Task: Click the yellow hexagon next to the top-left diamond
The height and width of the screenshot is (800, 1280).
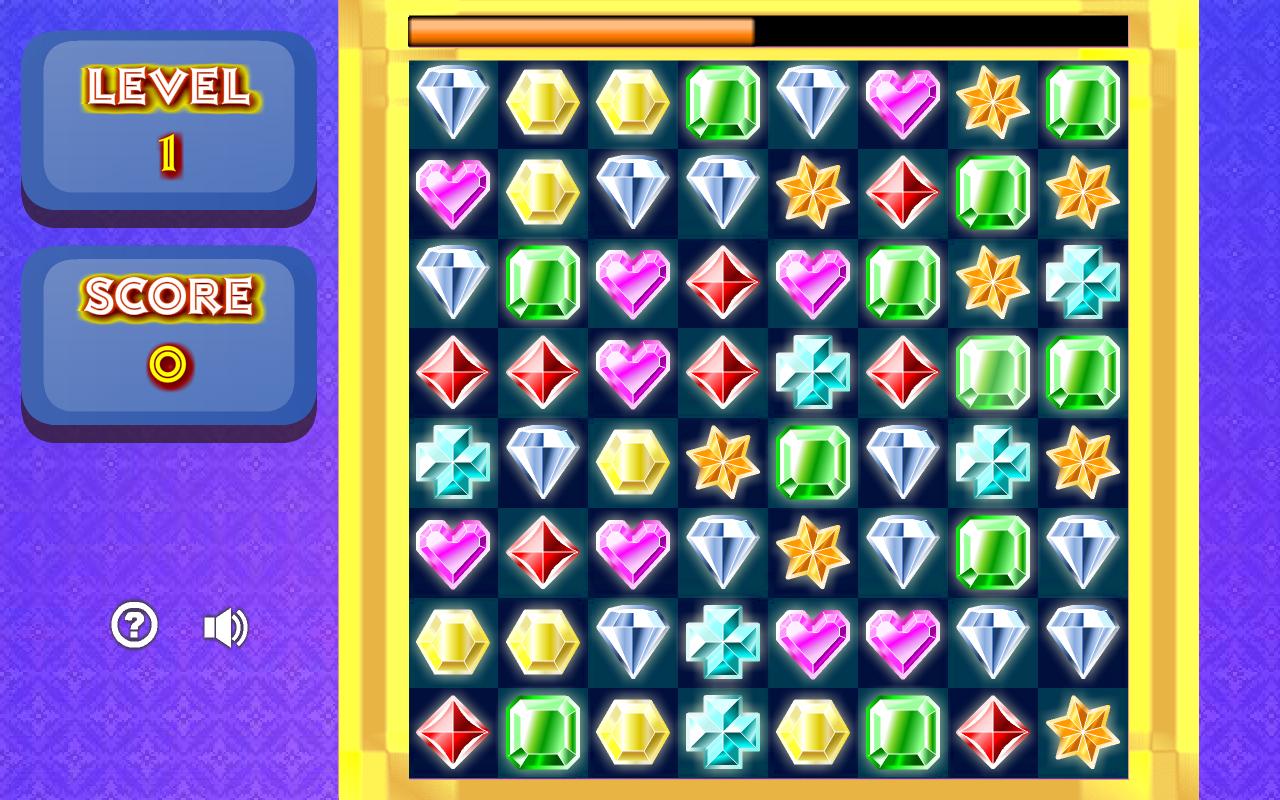Action: 543,102
